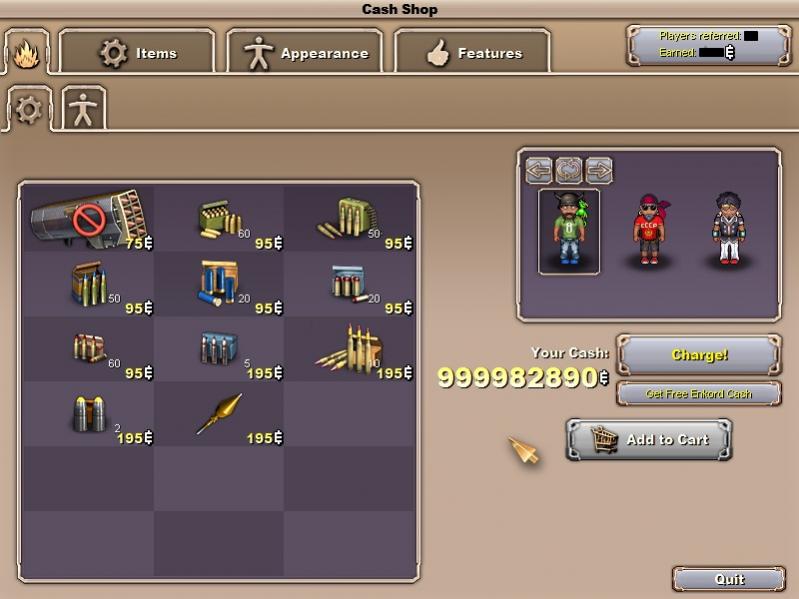Viewport: 799px width, 599px height.
Task: Select the banned ammo crate for 75
Action: (88, 217)
